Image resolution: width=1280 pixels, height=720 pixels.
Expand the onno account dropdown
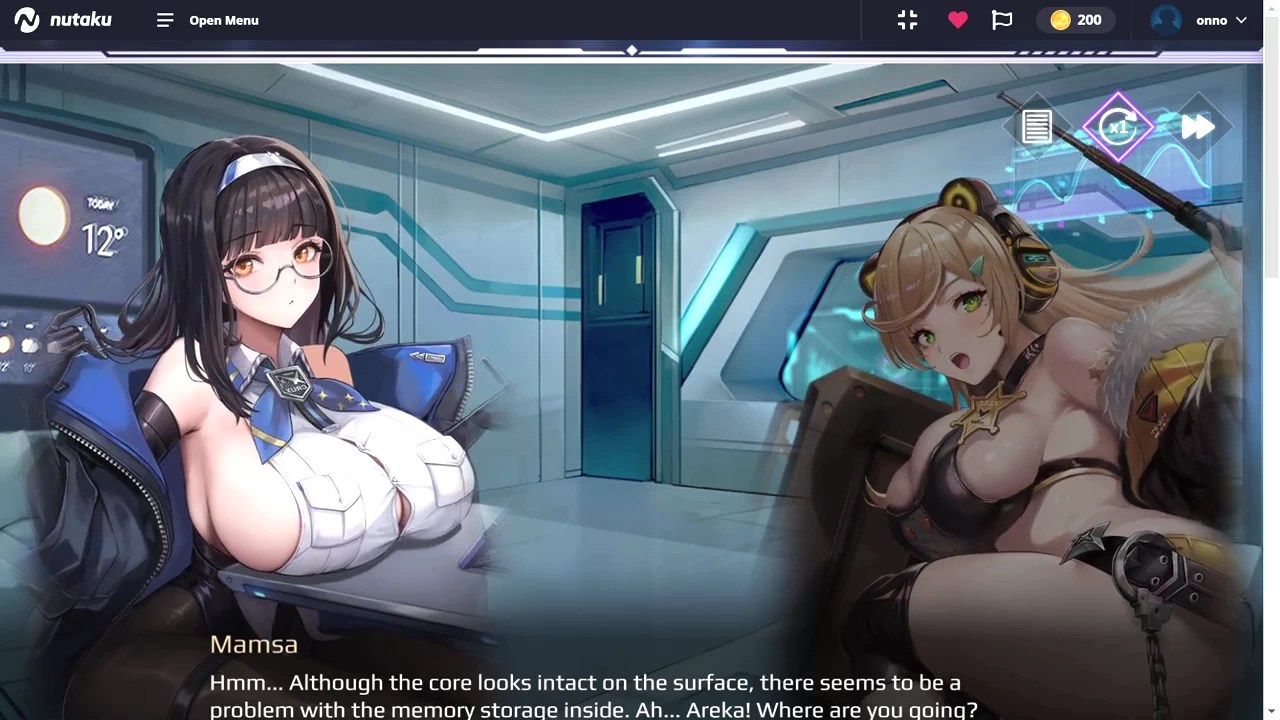click(1200, 20)
